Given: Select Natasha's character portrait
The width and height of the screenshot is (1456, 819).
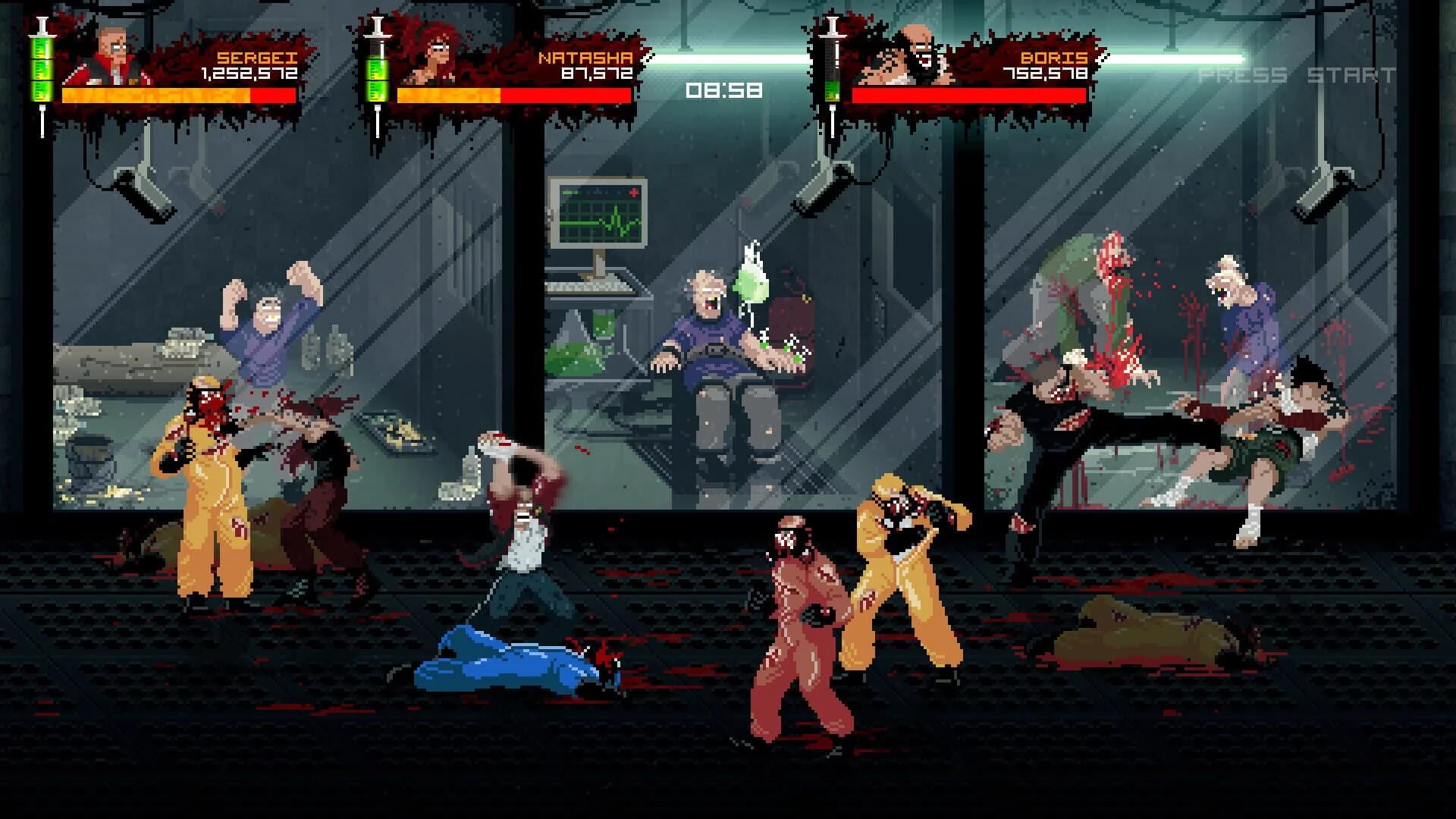Looking at the screenshot, I should click(x=438, y=55).
